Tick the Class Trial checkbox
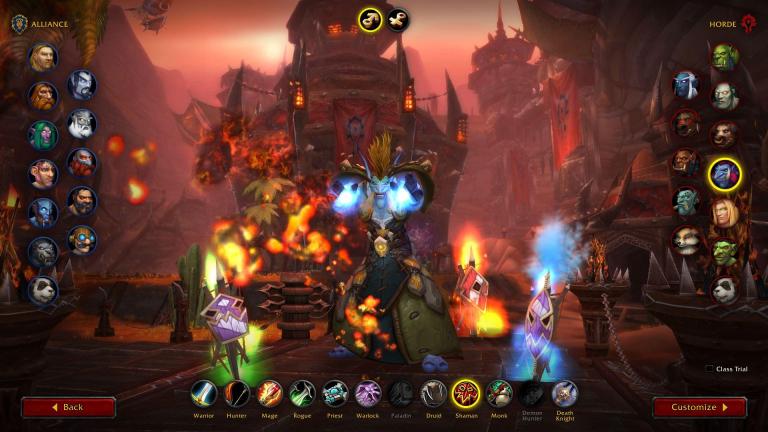 [x=709, y=369]
